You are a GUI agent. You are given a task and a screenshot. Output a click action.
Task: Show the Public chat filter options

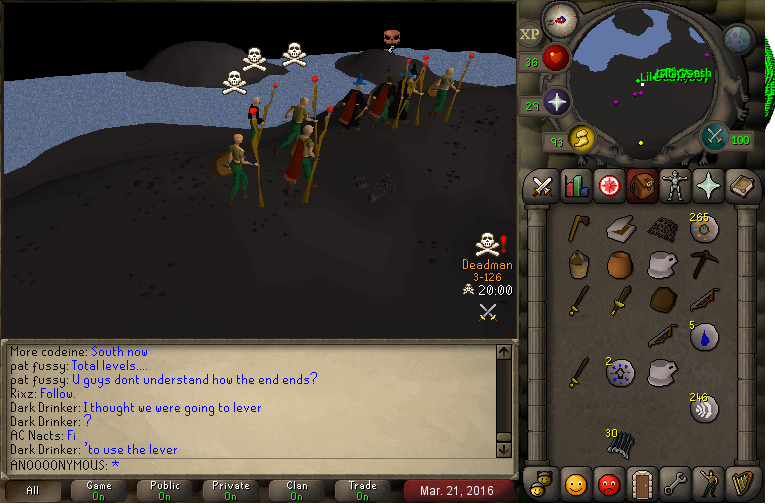165,490
